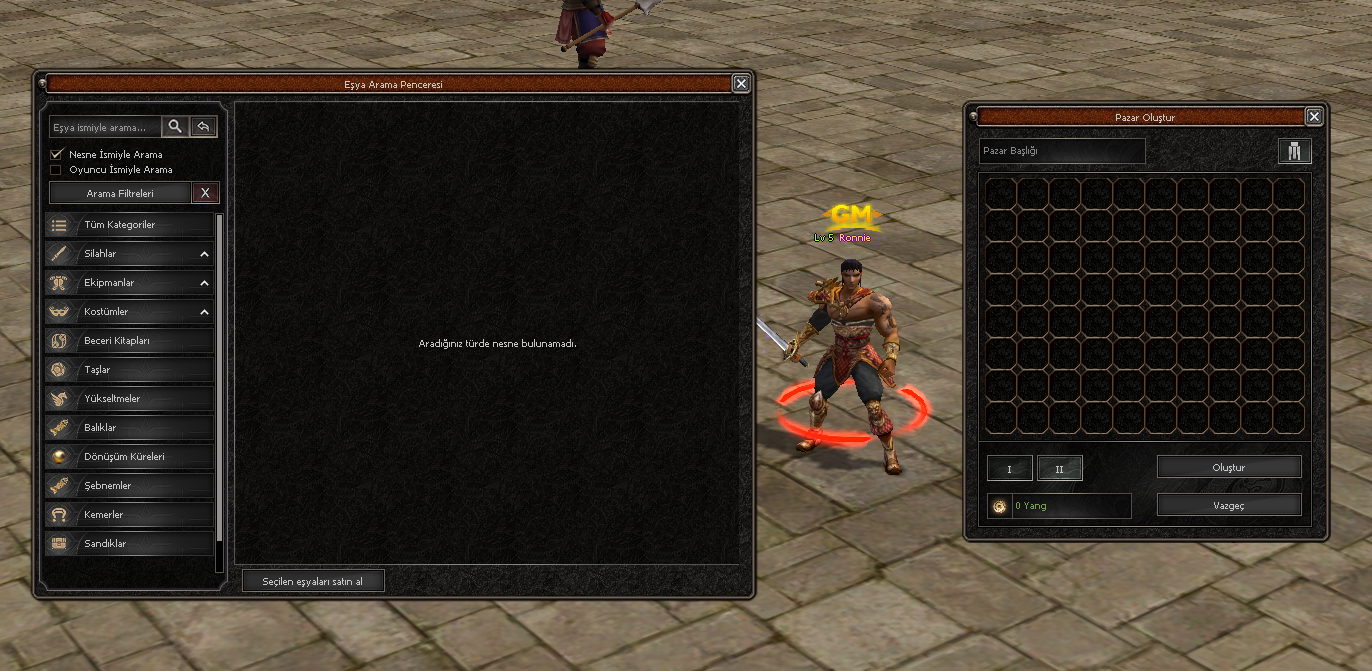
Task: Confirm shop creation with Oluştur
Action: pyautogui.click(x=1229, y=467)
